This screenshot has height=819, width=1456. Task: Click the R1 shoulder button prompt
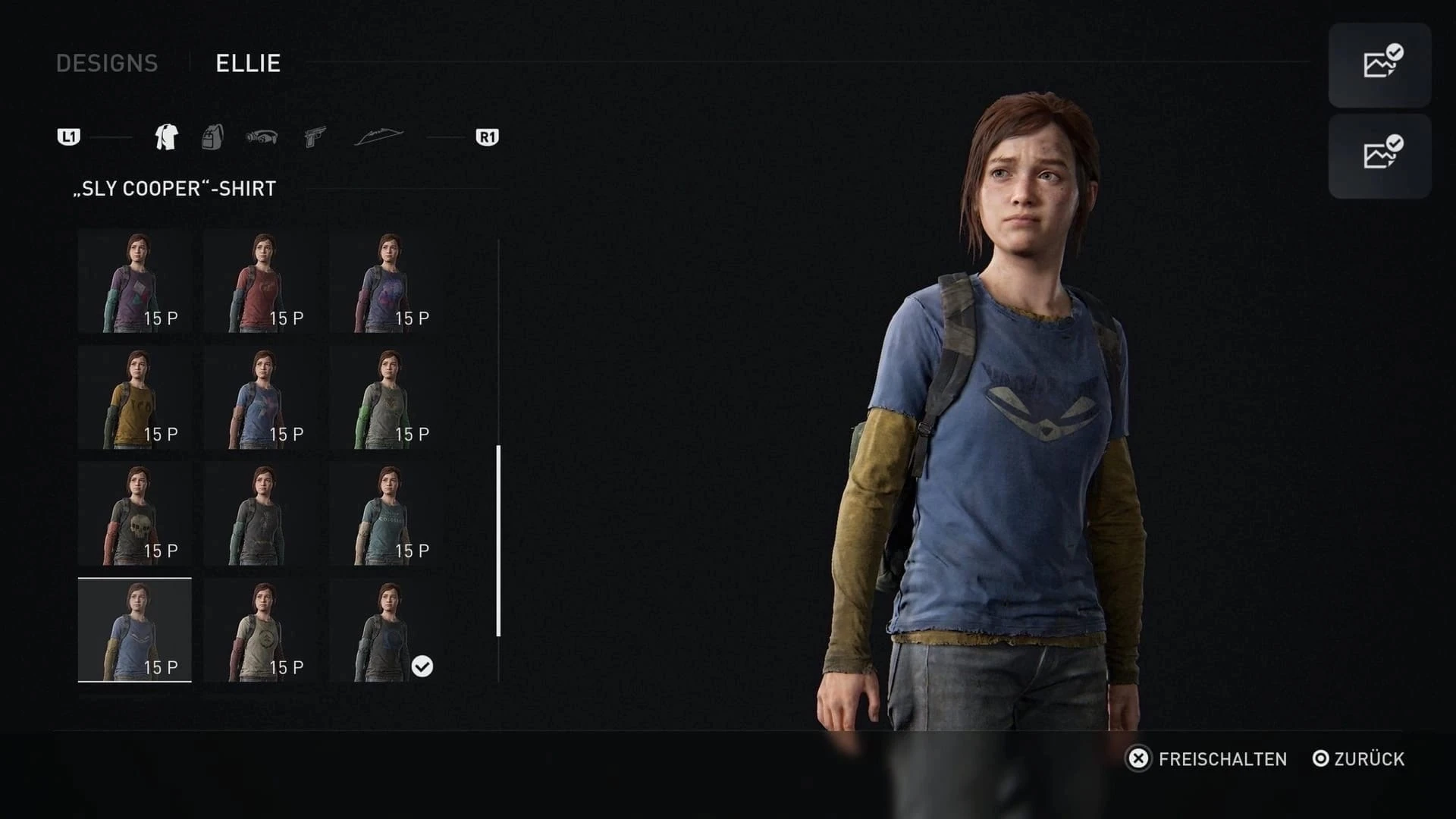(x=486, y=136)
